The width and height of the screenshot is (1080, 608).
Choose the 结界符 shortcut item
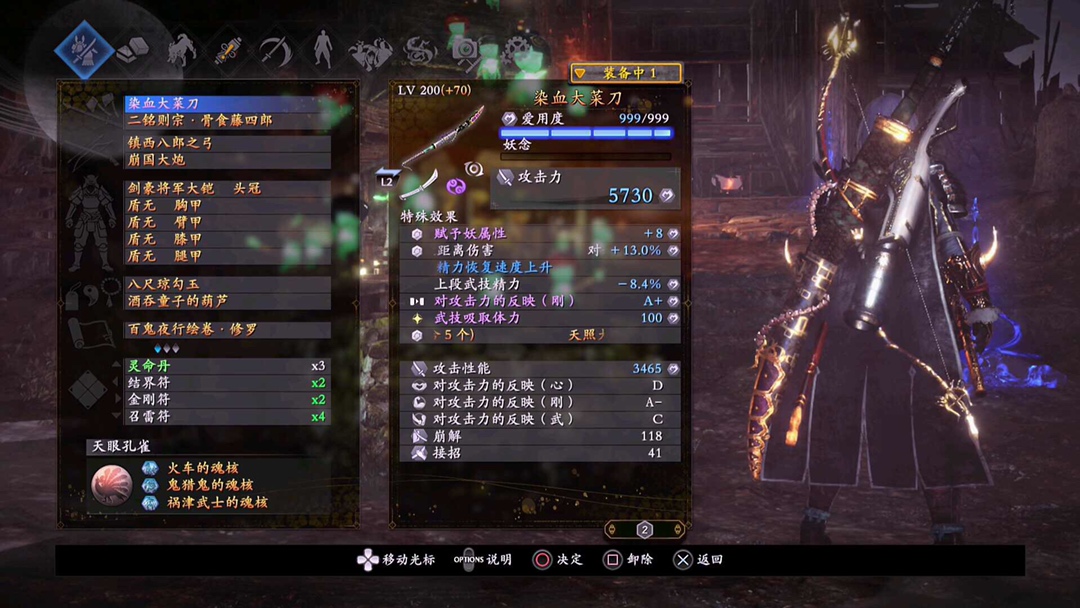point(227,383)
